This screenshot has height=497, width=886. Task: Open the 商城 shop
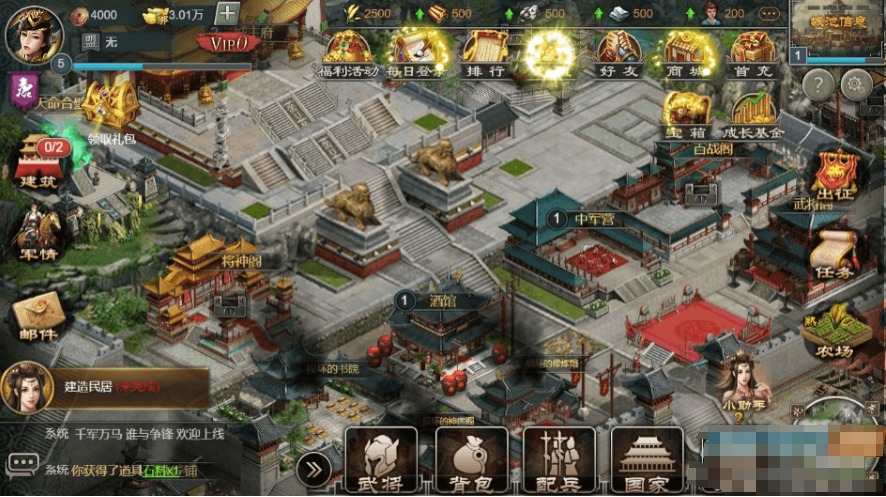688,52
